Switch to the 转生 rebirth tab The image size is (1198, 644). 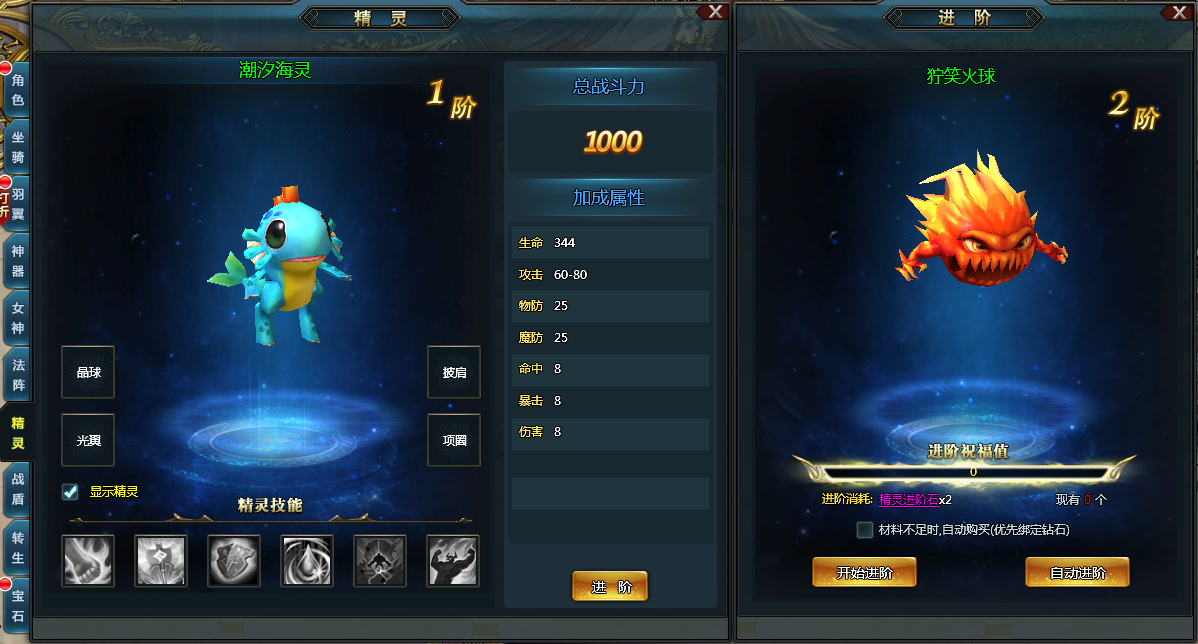17,548
